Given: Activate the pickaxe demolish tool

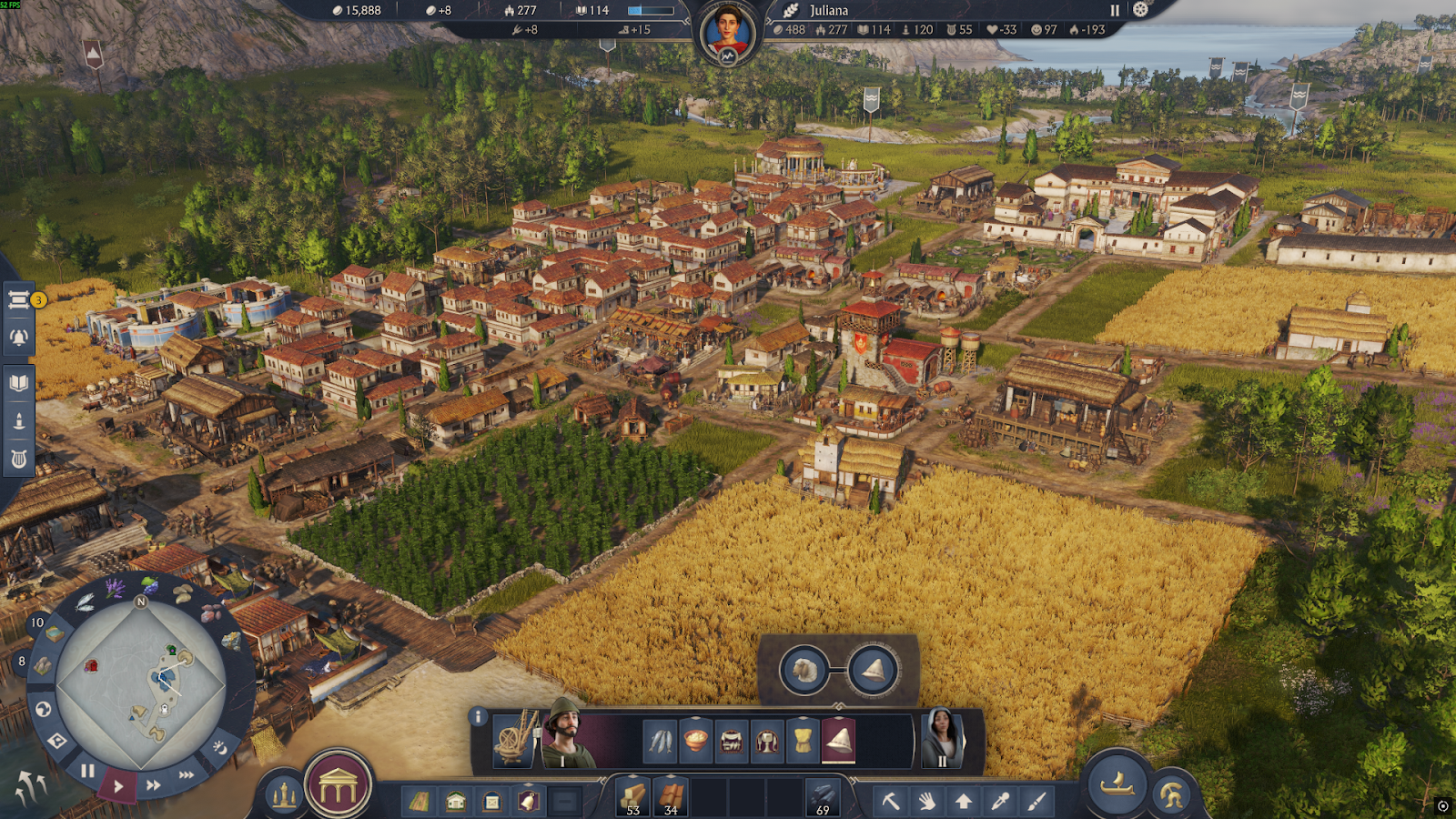Looking at the screenshot, I should [890, 801].
